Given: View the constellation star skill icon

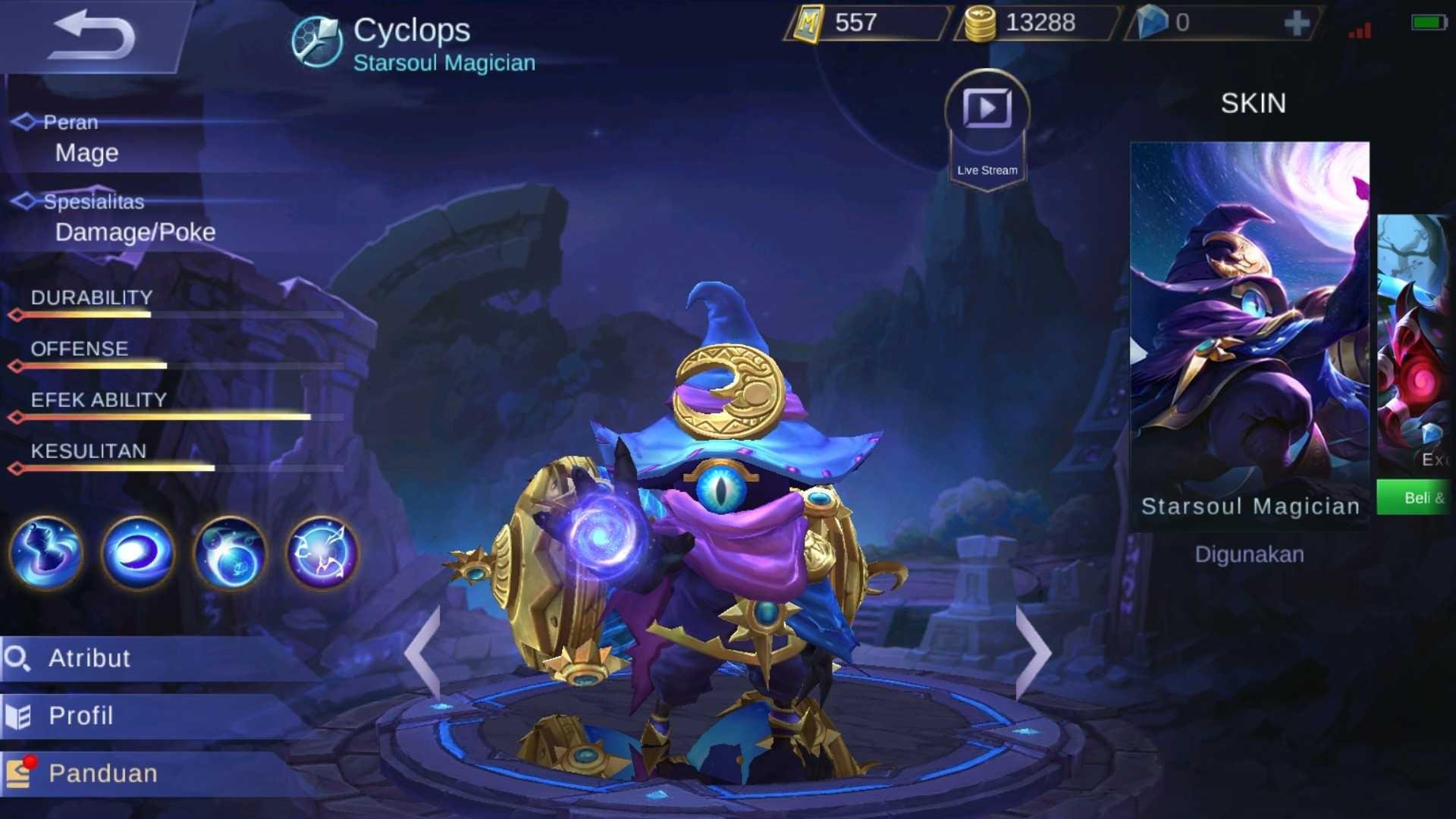Looking at the screenshot, I should tap(322, 554).
